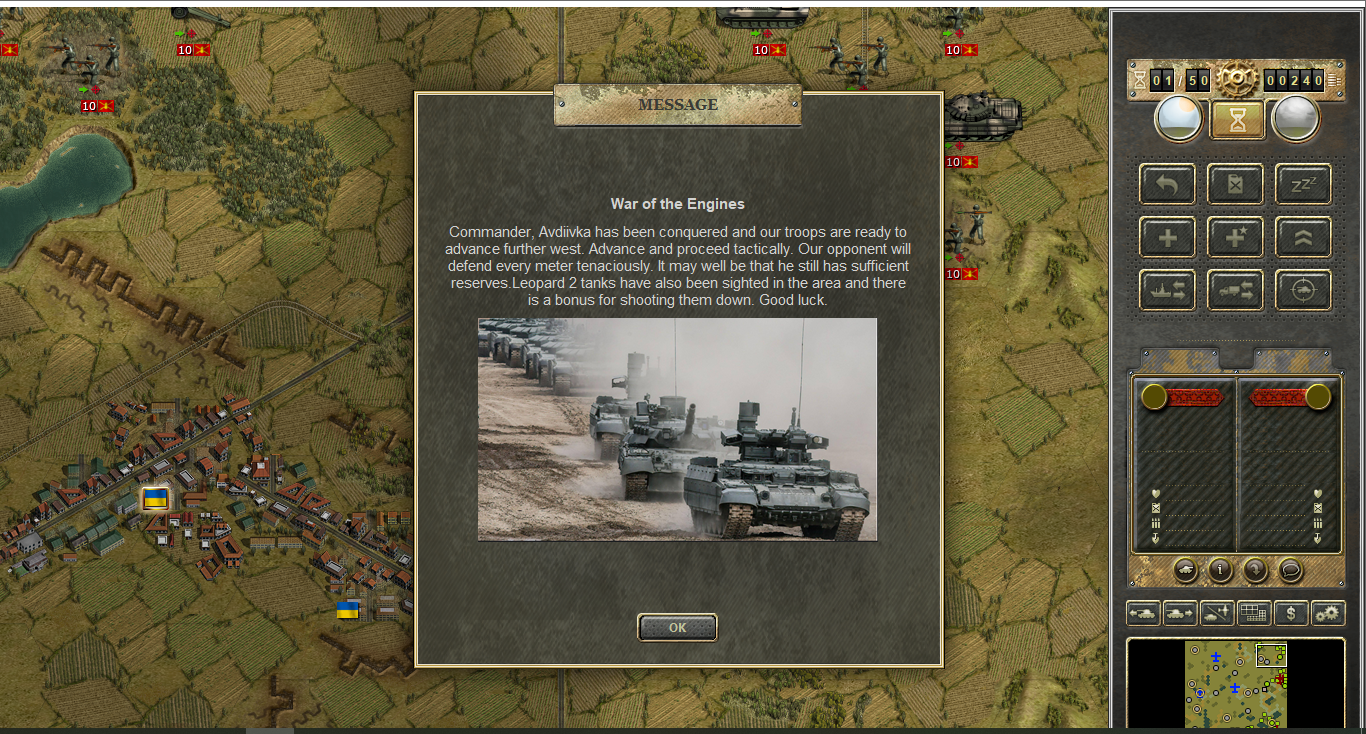The width and height of the screenshot is (1366, 734).
Task: Click the strategic minimap
Action: coord(1236,684)
